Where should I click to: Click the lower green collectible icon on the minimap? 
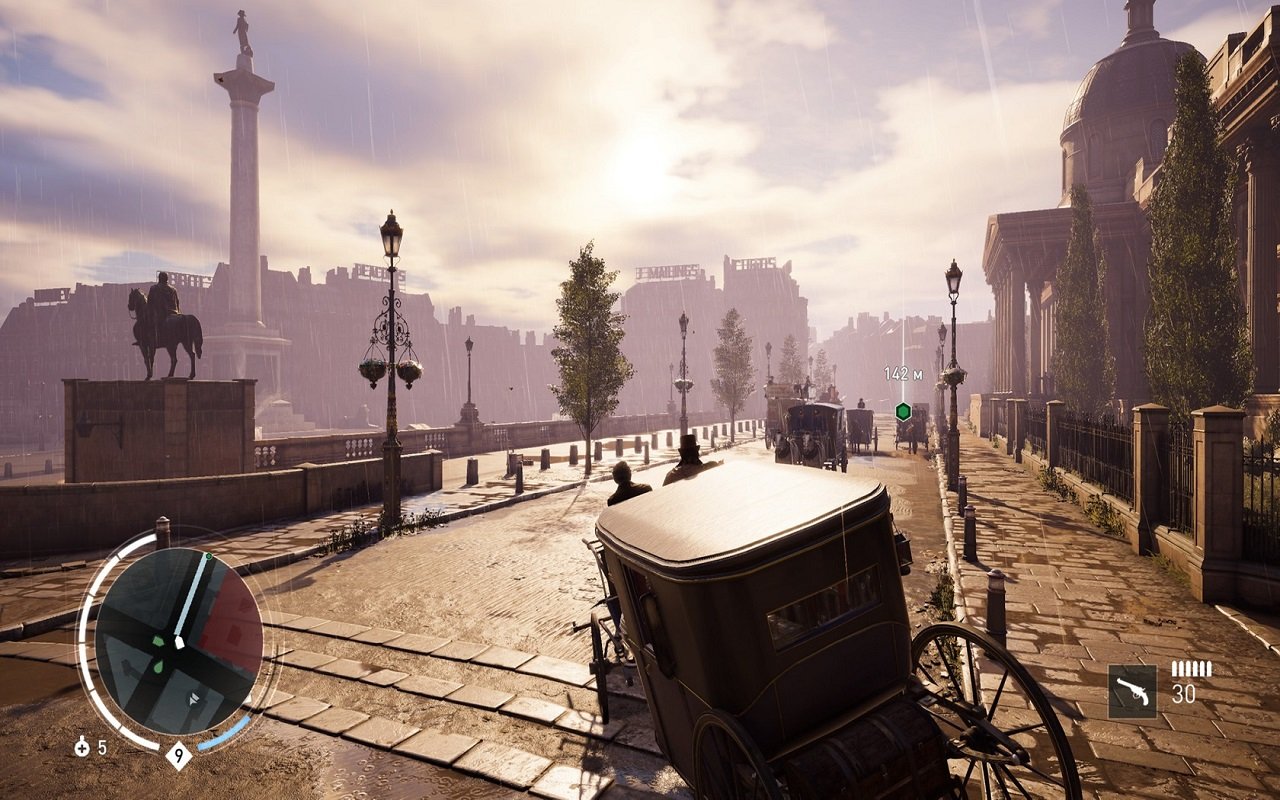(x=159, y=666)
